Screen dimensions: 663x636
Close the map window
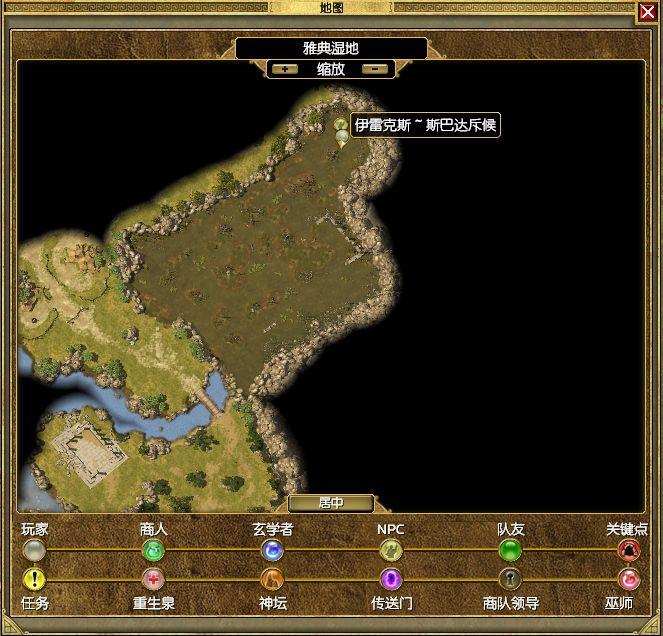click(647, 12)
